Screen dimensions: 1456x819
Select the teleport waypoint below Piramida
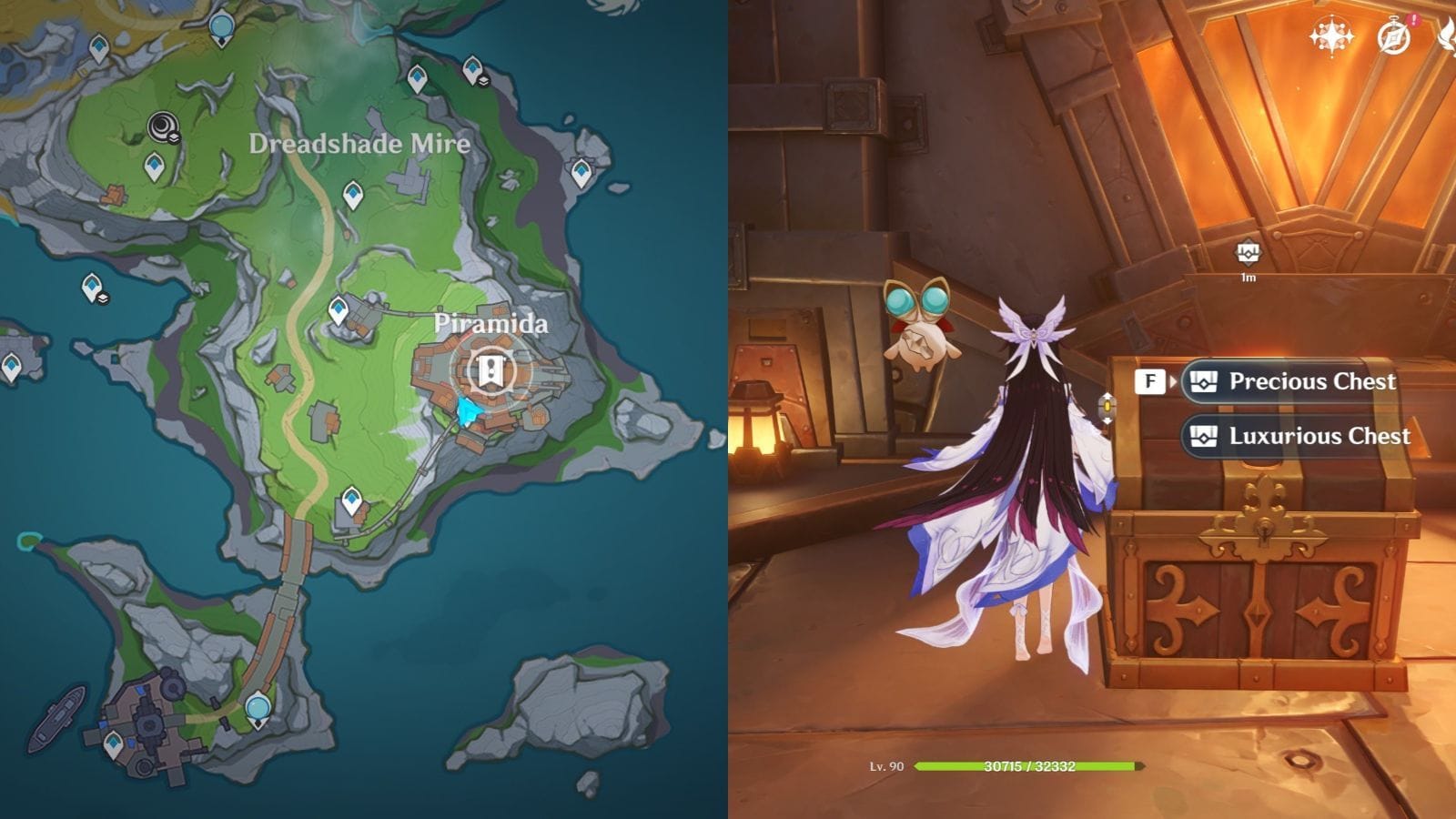[x=352, y=499]
